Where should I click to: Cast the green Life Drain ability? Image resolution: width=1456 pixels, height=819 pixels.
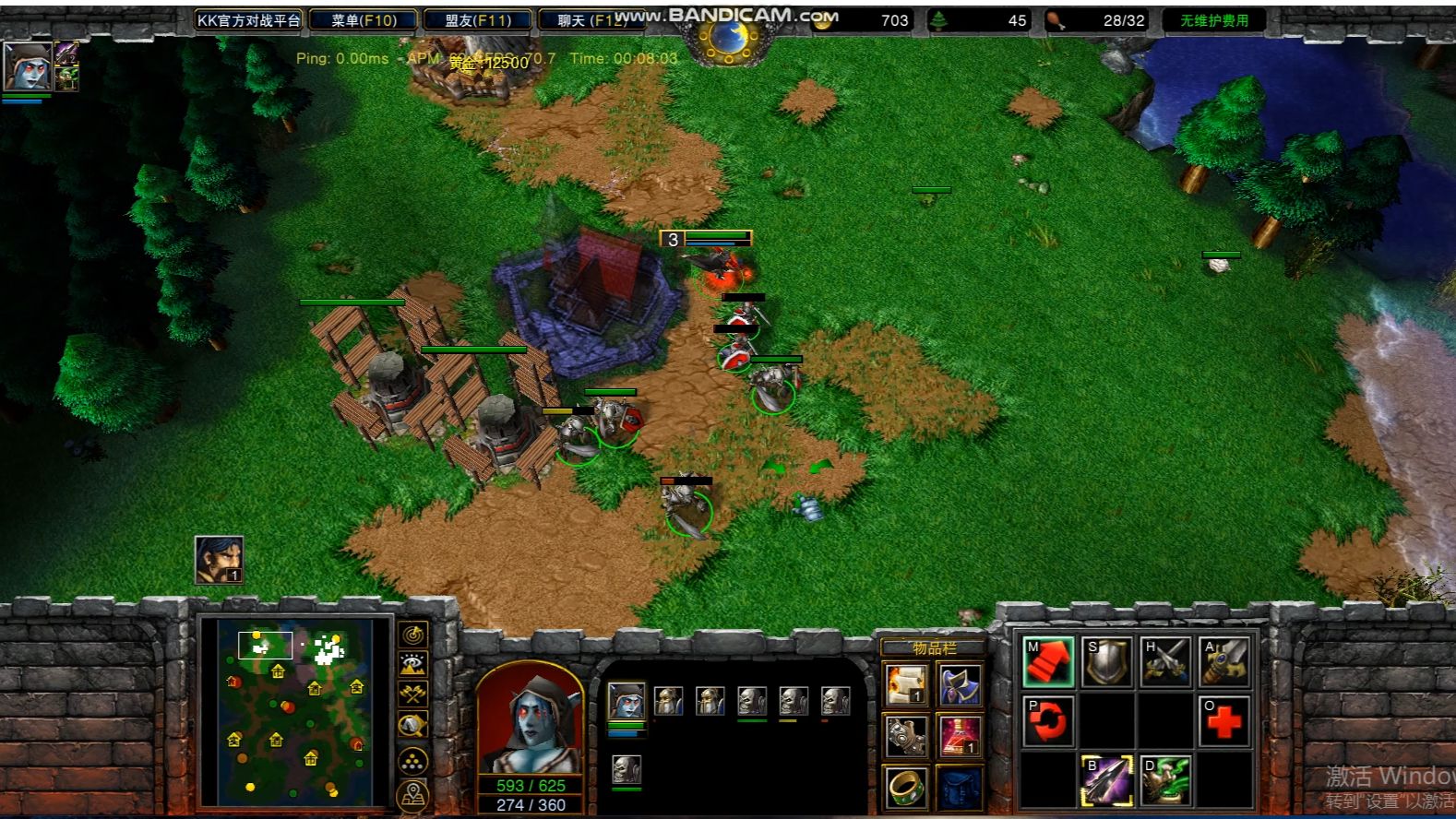pyautogui.click(x=1165, y=779)
